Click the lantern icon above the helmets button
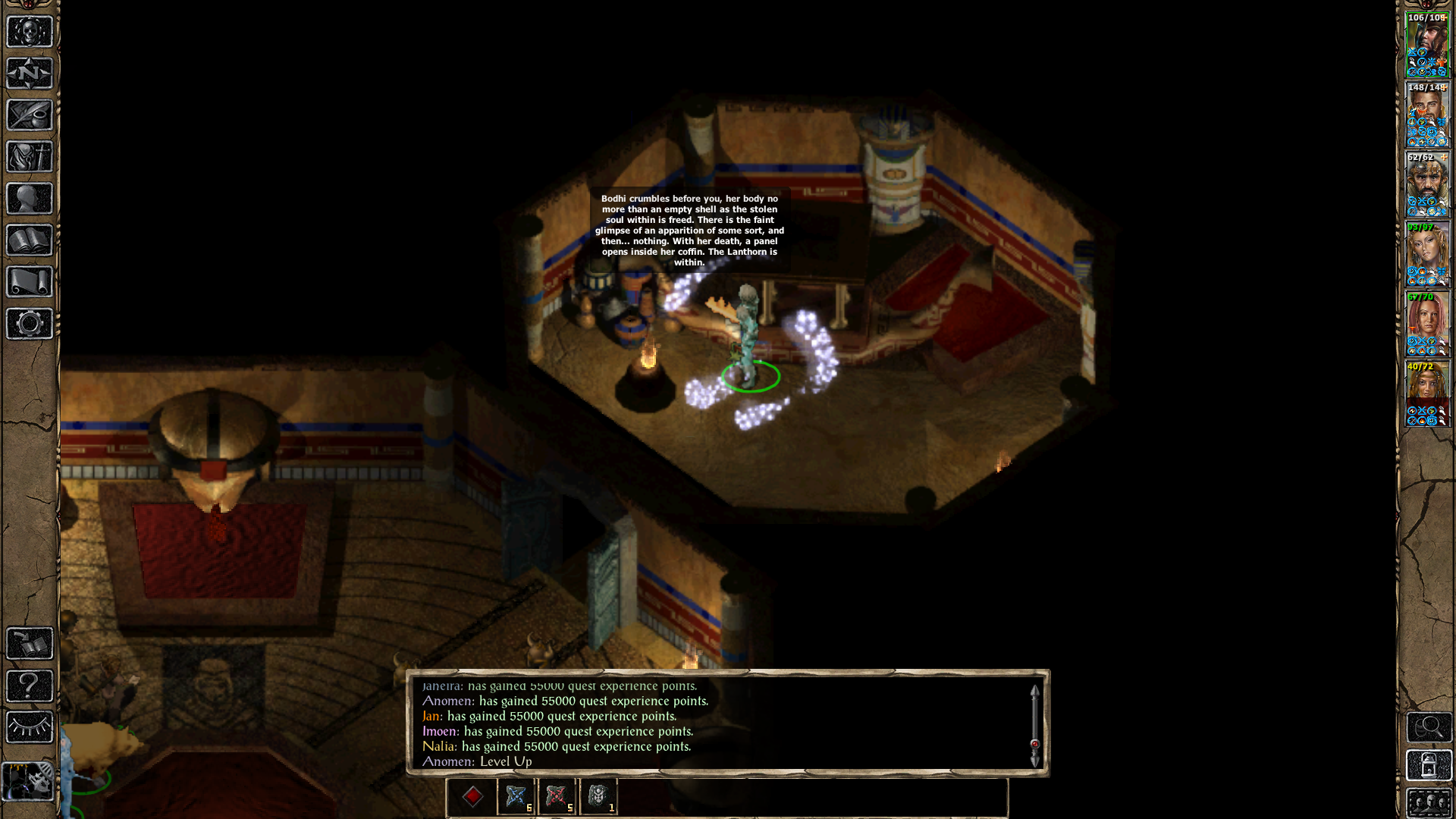The image size is (1456, 819). (x=1429, y=764)
